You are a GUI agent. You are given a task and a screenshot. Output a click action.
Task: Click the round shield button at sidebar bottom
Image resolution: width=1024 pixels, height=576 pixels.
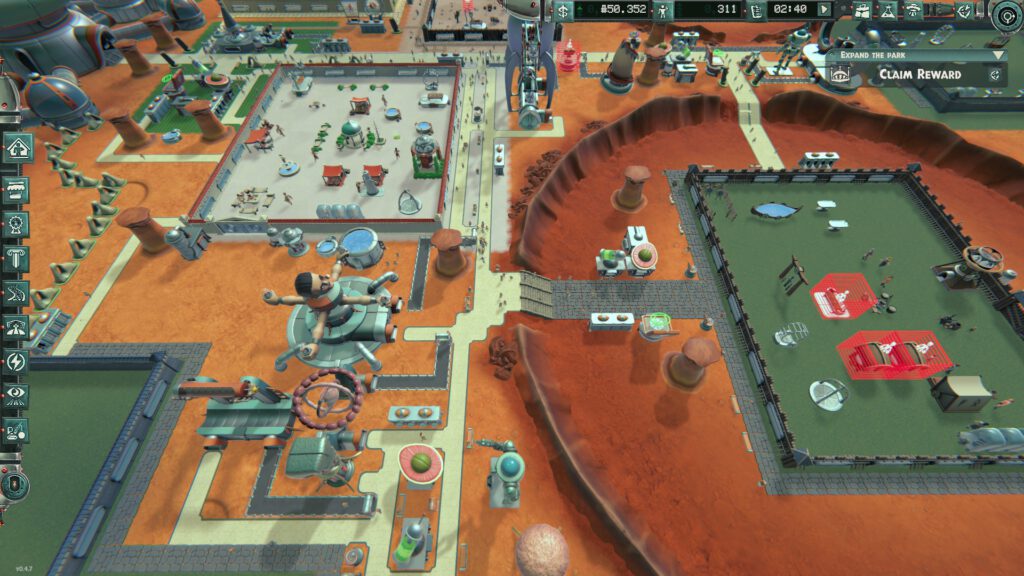(x=12, y=485)
